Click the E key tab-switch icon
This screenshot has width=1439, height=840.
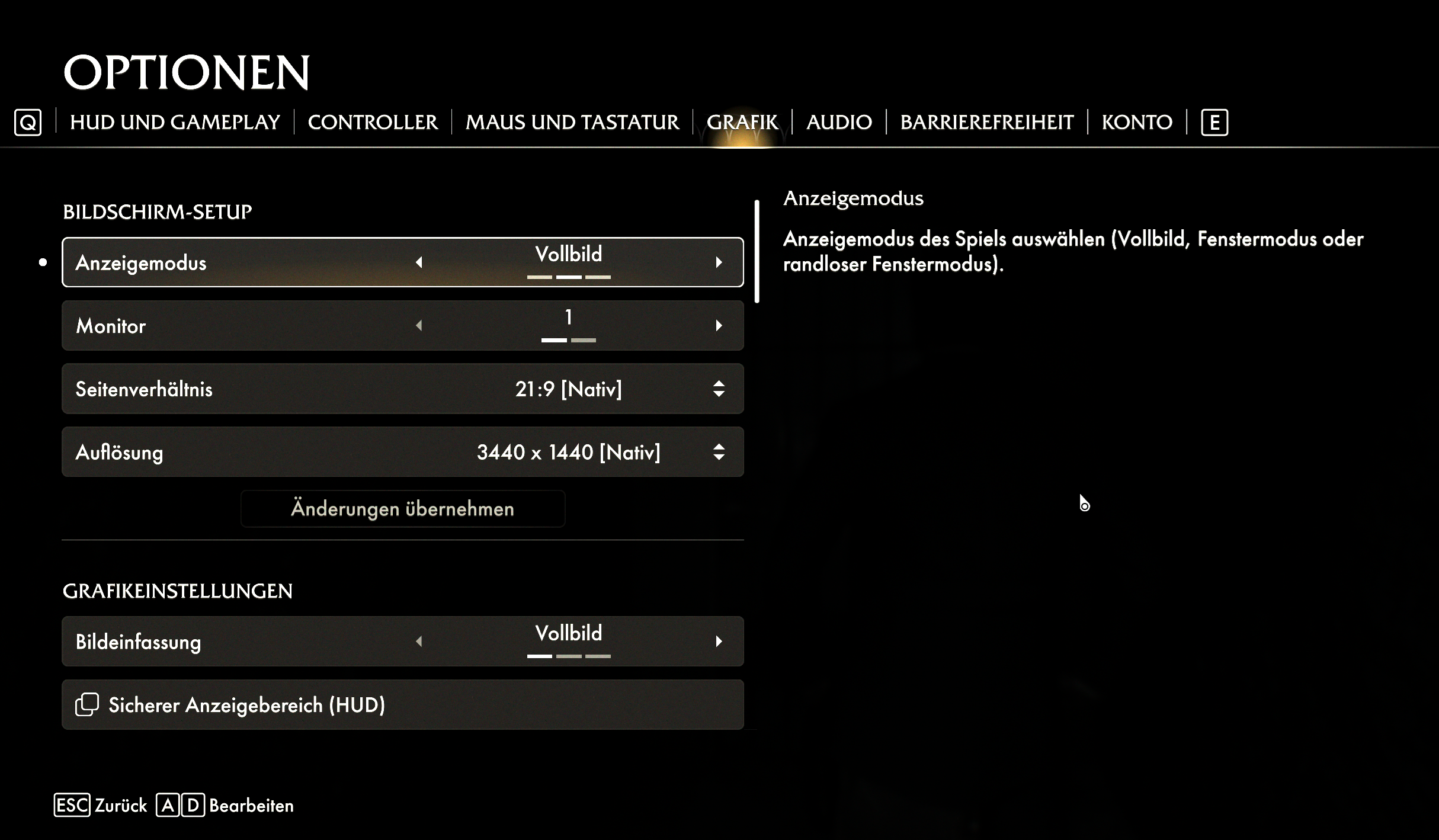click(1214, 123)
